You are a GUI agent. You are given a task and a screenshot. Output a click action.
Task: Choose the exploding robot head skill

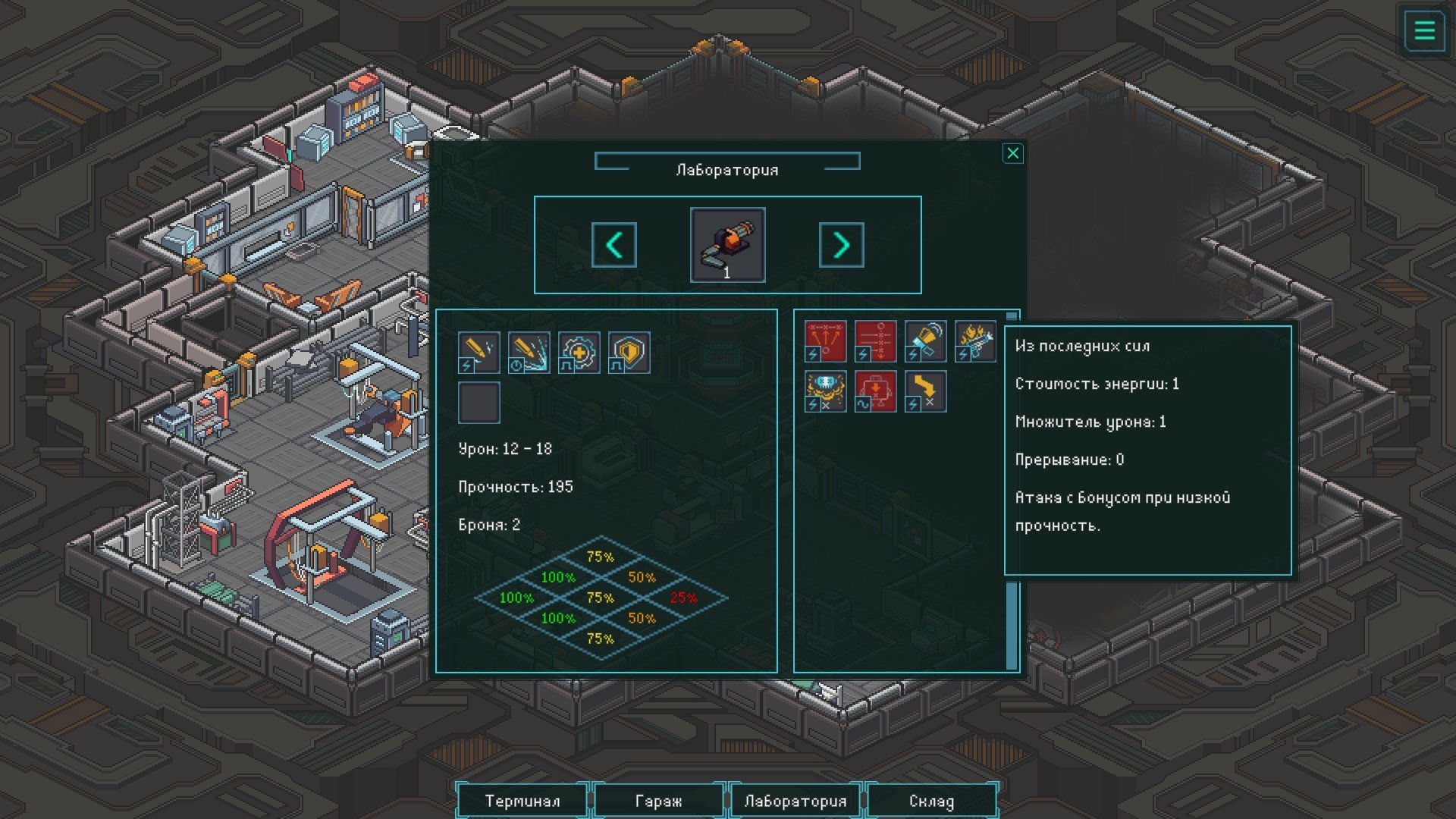pyautogui.click(x=825, y=391)
